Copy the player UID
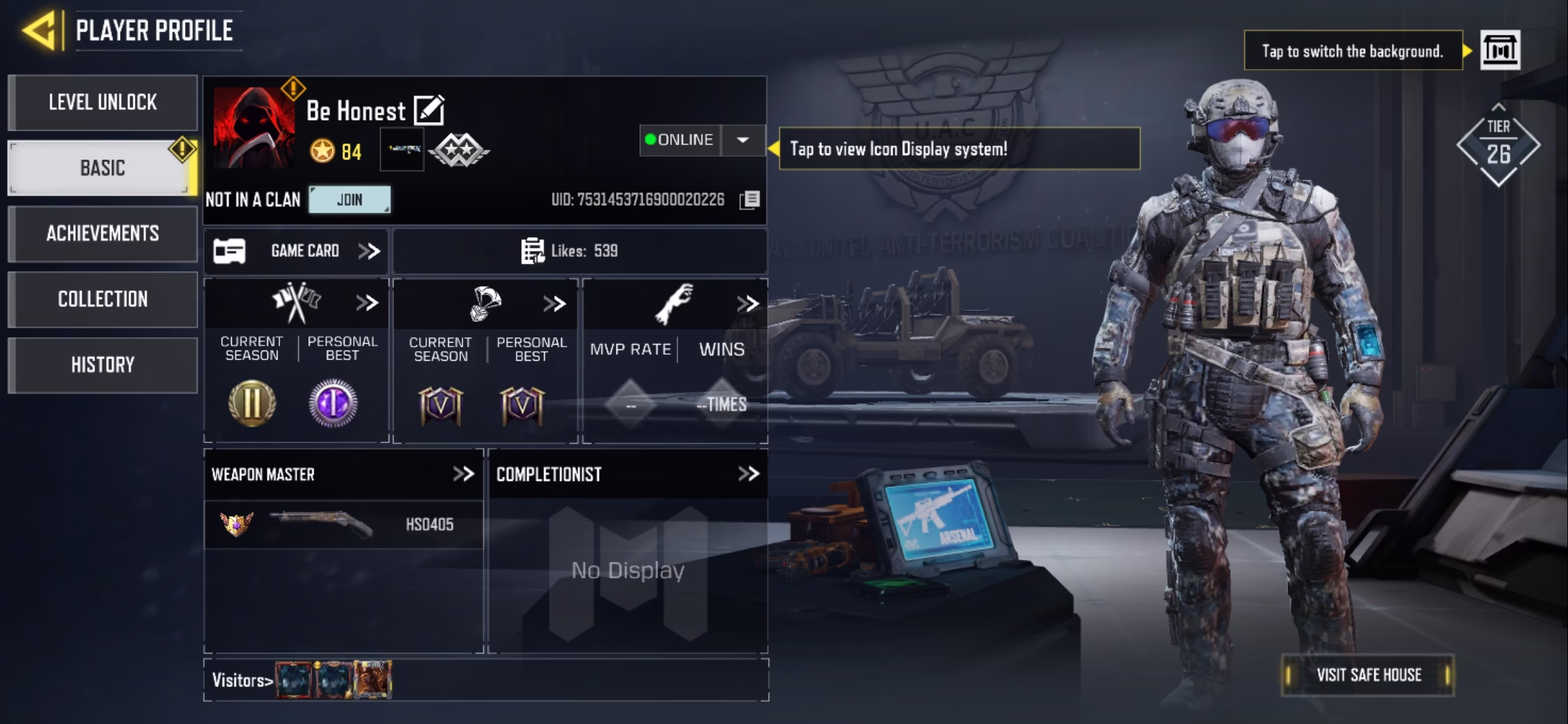Screen dimensions: 1568x724 coord(750,200)
